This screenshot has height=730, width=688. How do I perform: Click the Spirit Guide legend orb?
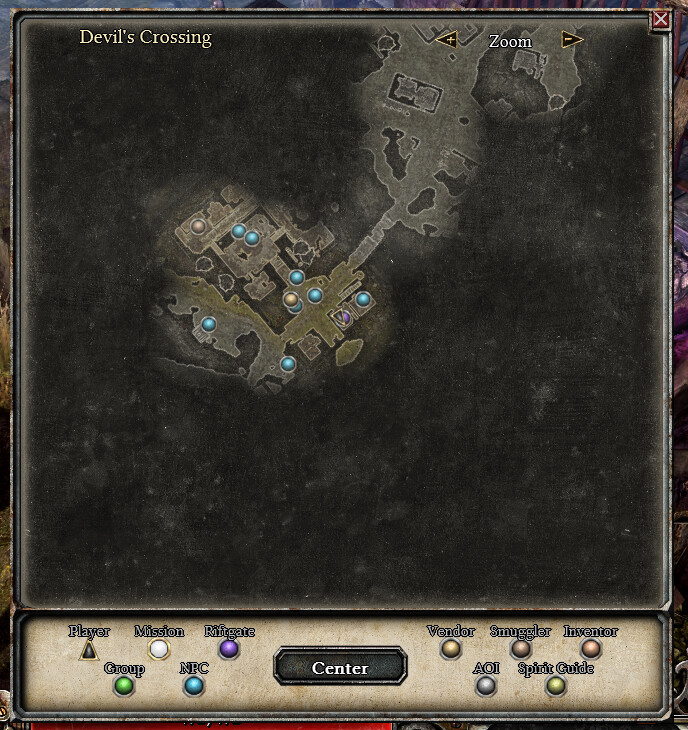pos(556,686)
